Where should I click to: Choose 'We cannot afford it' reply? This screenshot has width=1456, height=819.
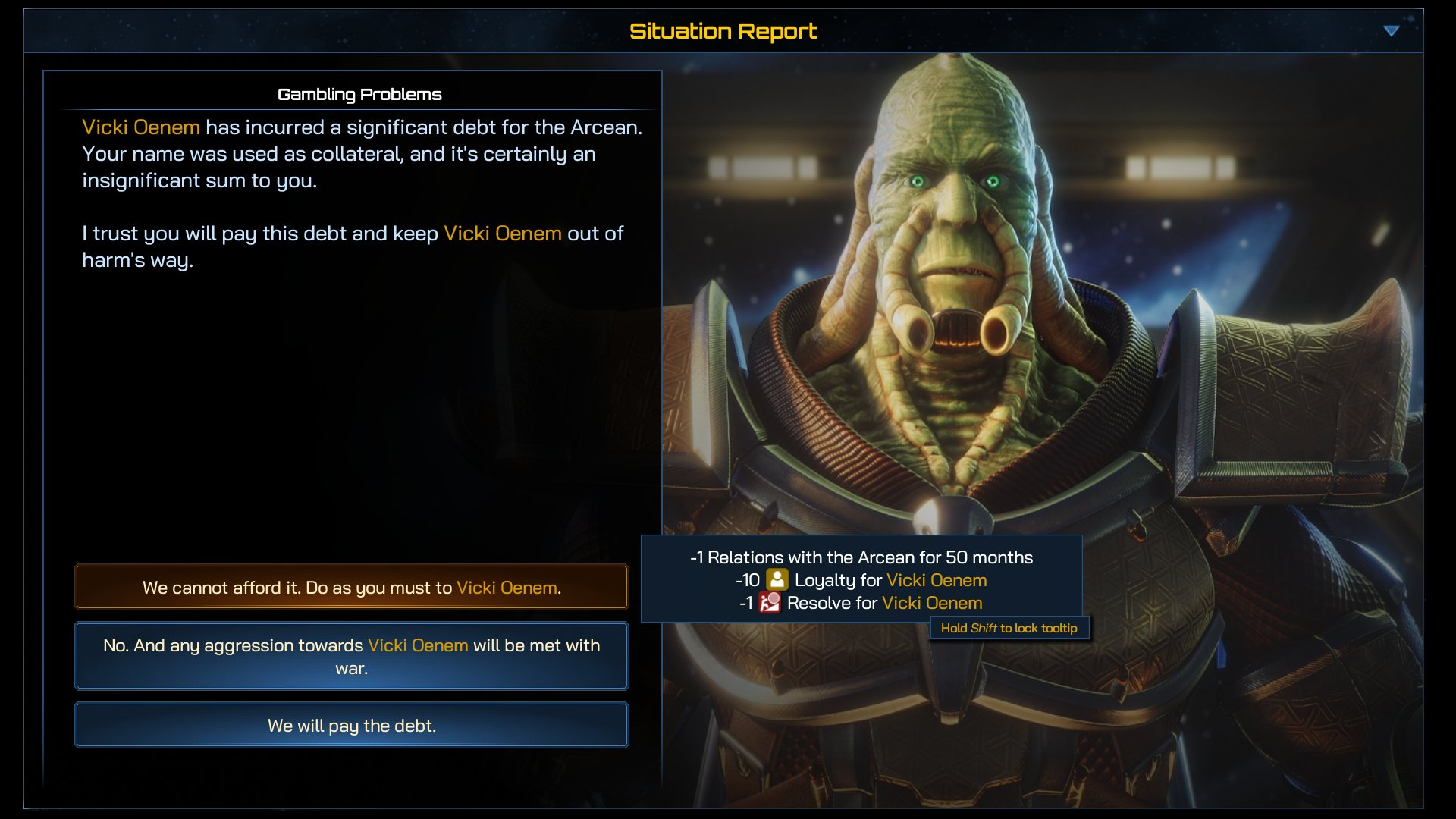[x=351, y=588]
